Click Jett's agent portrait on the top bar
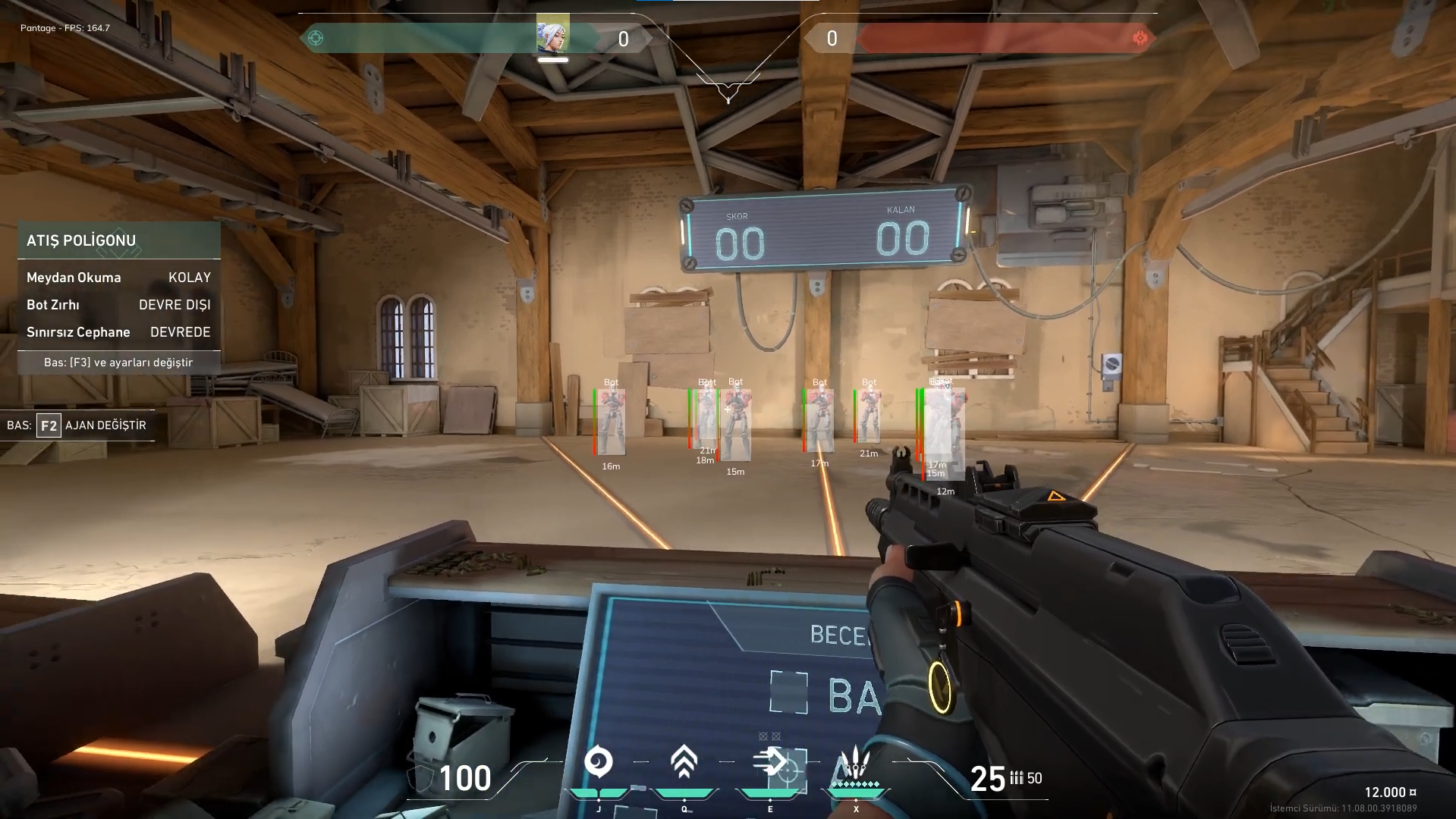Viewport: 1456px width, 819px height. 552,34
